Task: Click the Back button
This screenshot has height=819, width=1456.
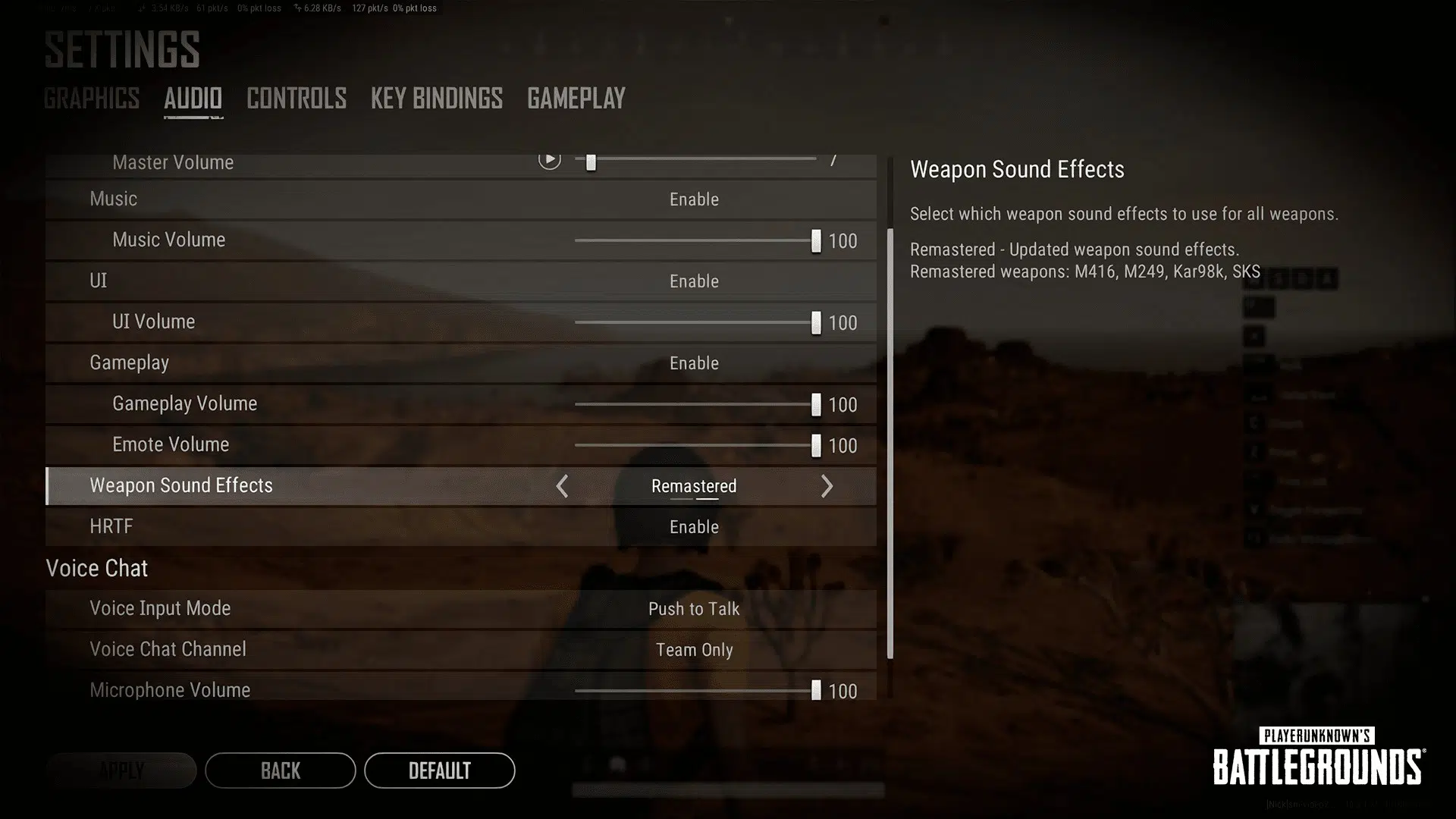Action: tap(280, 770)
